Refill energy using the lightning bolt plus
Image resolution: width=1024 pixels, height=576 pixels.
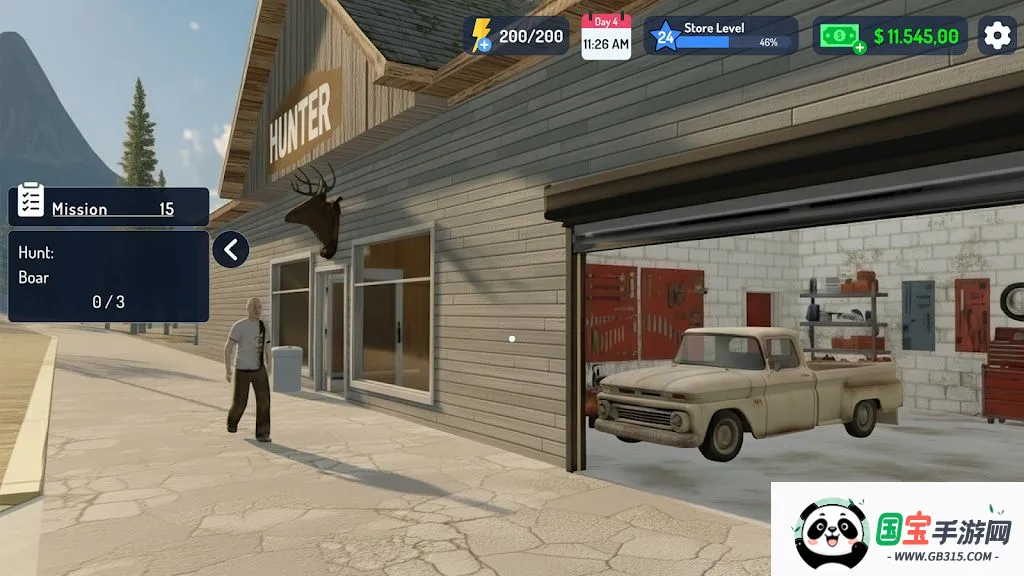click(x=484, y=45)
